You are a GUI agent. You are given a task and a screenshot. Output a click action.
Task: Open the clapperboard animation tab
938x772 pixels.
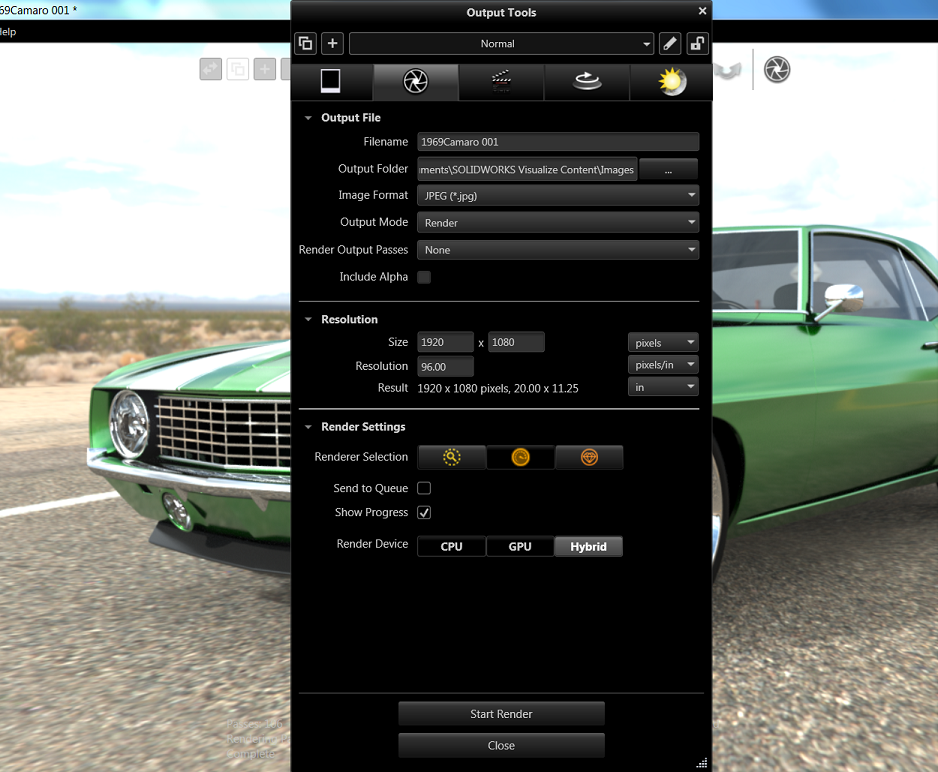pyautogui.click(x=501, y=82)
